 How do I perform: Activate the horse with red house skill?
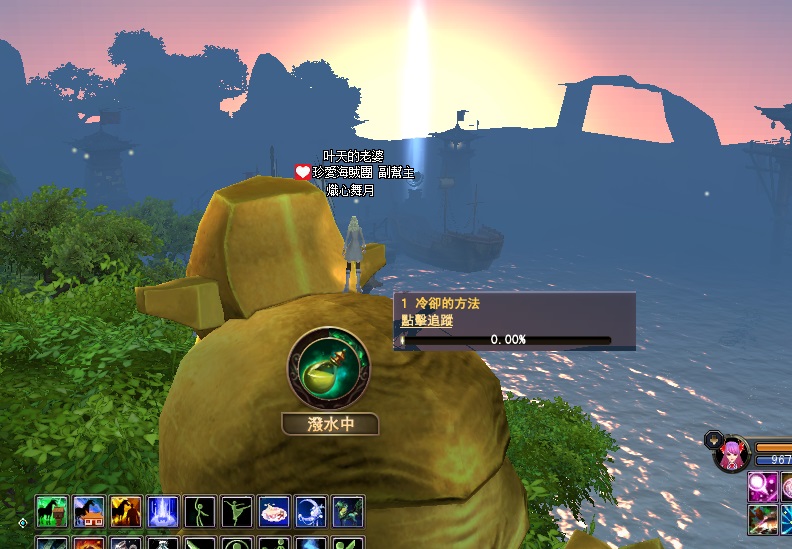tap(89, 511)
